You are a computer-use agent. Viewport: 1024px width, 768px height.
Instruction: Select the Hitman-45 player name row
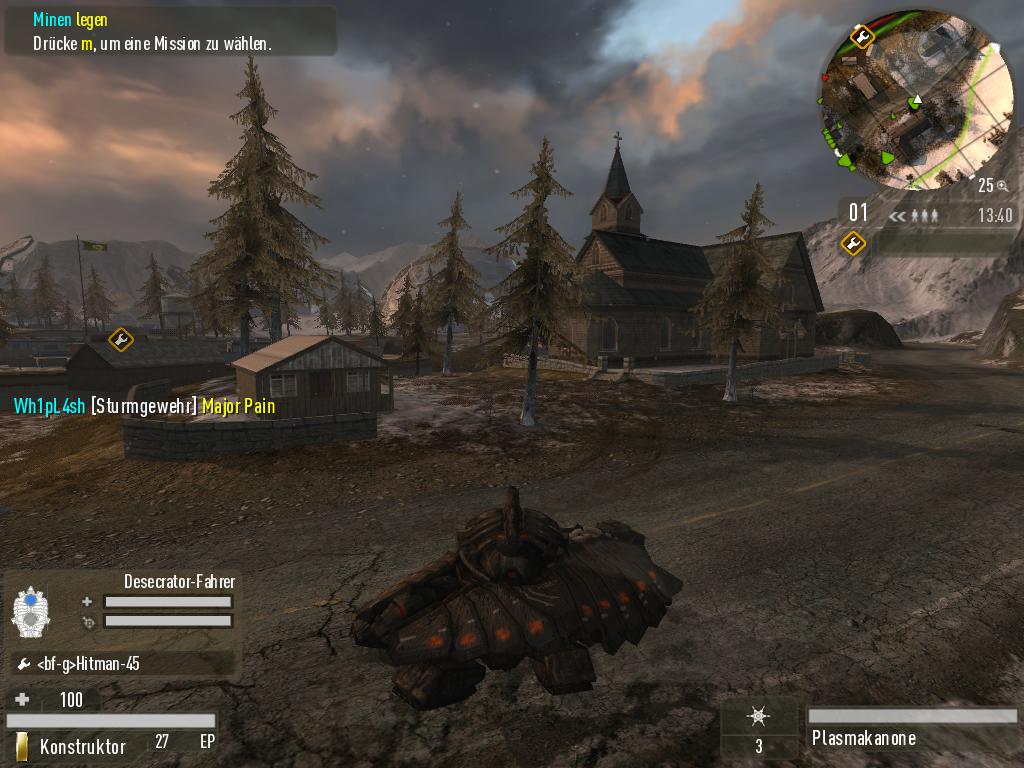tap(120, 664)
